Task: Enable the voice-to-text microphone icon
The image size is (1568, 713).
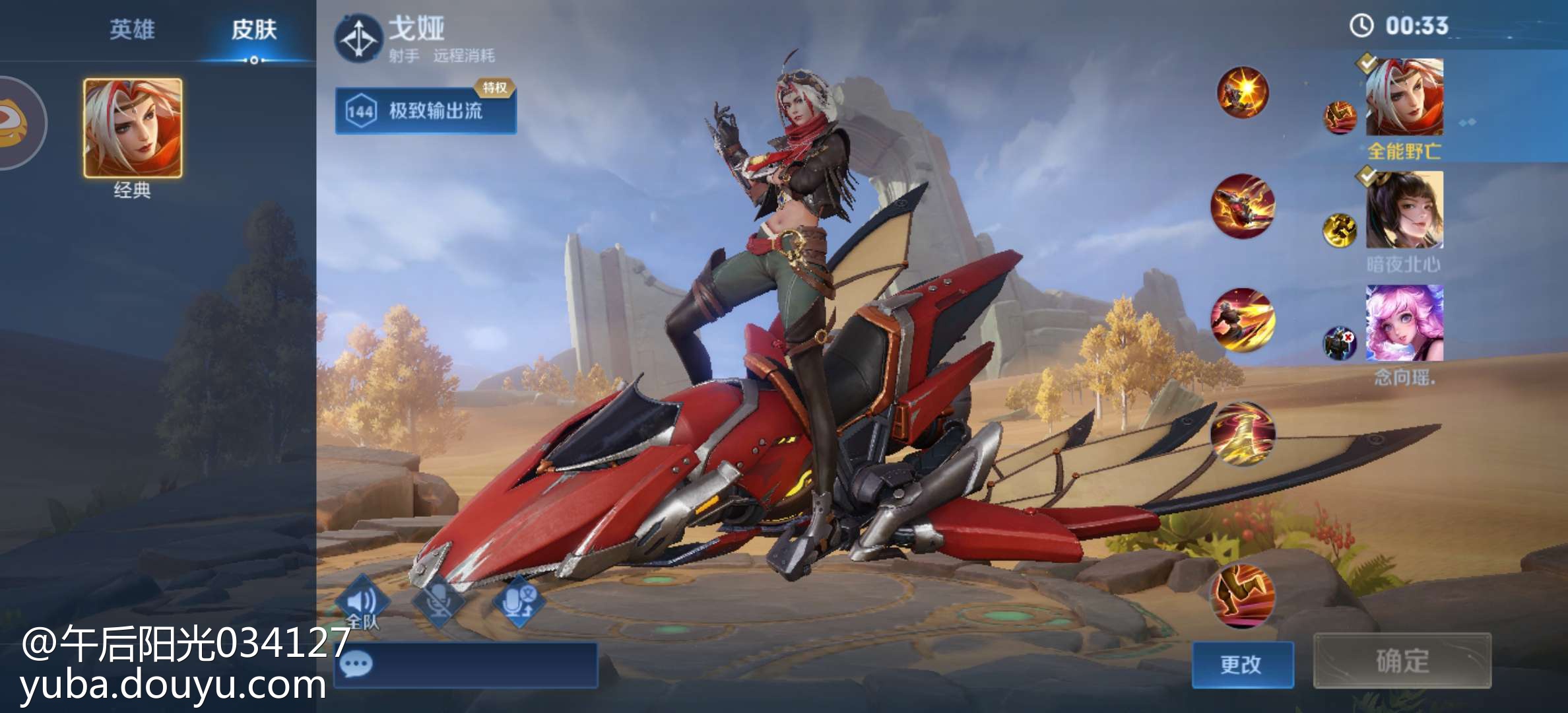Action: click(518, 602)
